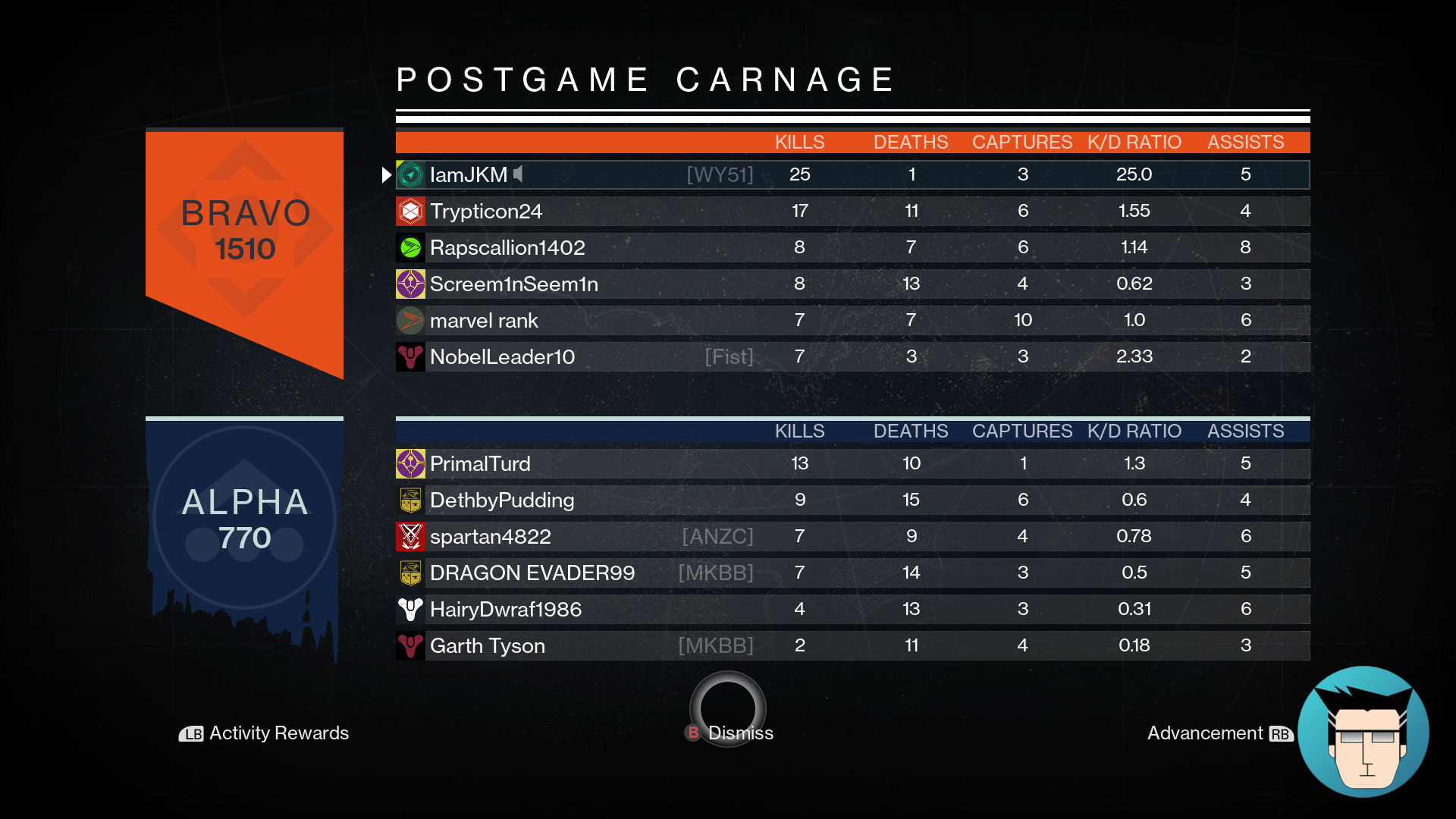Image resolution: width=1456 pixels, height=819 pixels.
Task: Click the arrow indicator beside IamJKM
Action: 386,174
